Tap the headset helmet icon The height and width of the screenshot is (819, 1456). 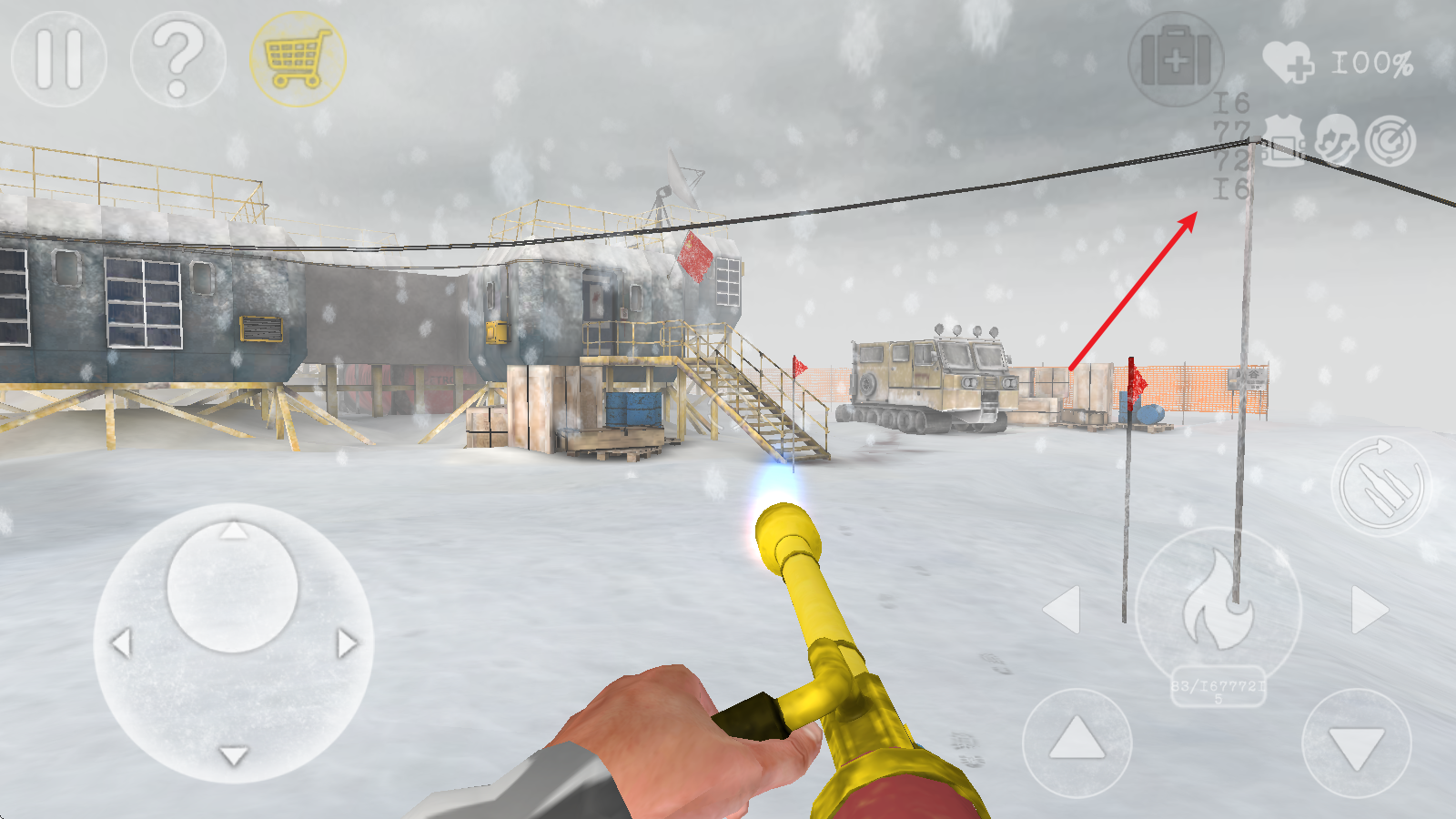(1336, 142)
